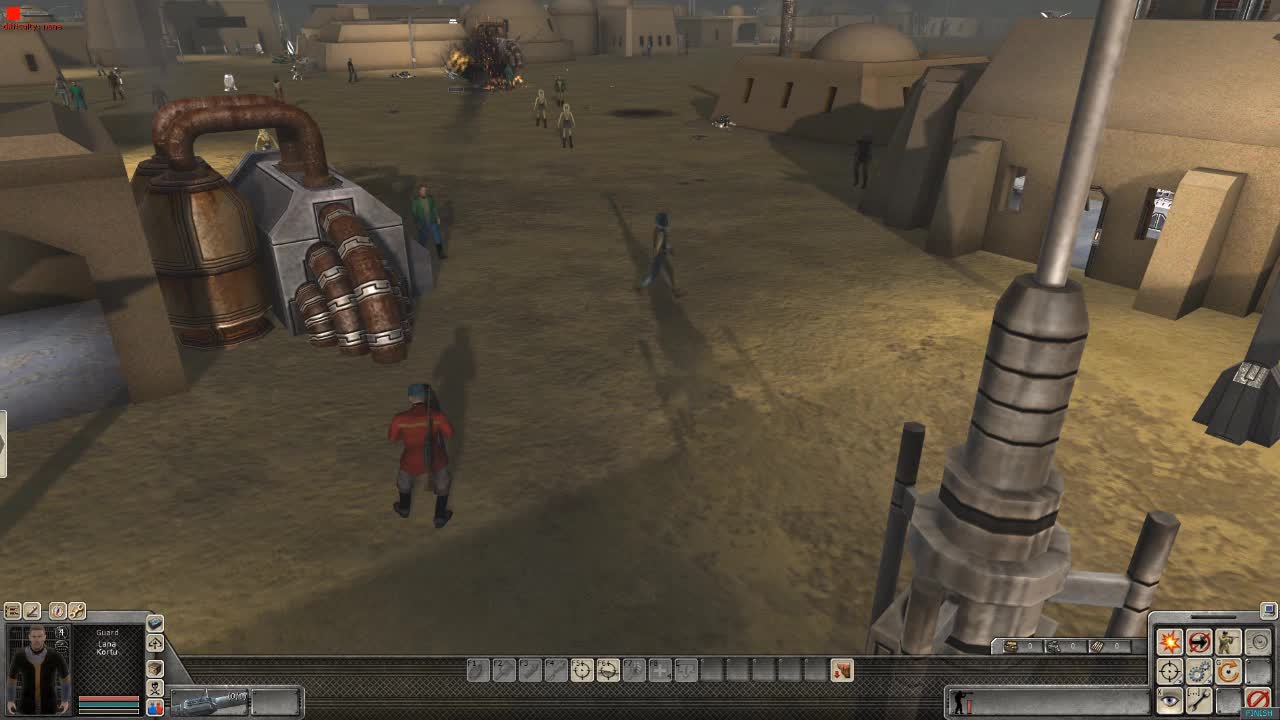Select the explosion attack icon
Viewport: 1280px width, 720px height.
(1170, 641)
